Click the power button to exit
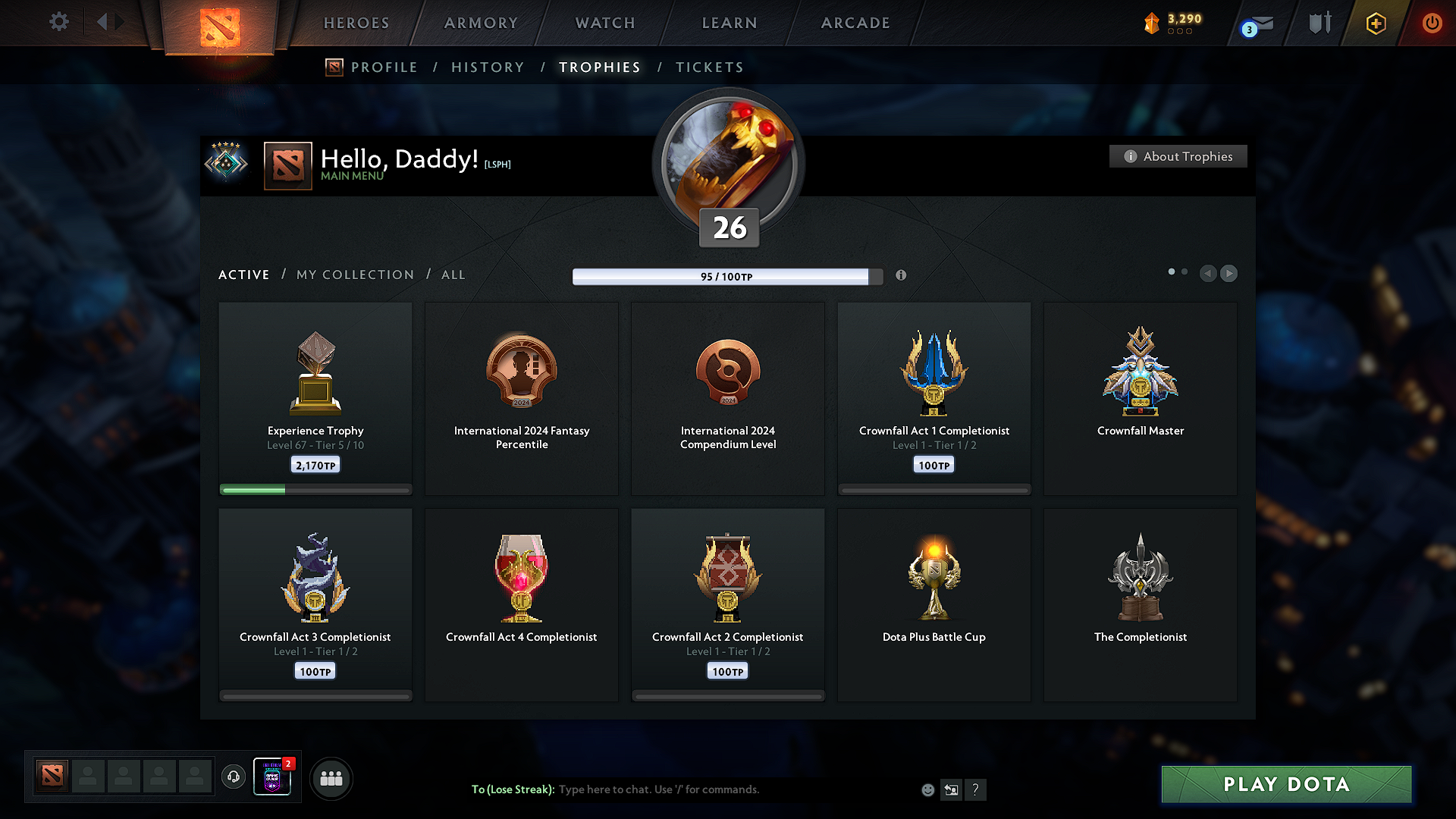1456x819 pixels. click(1432, 23)
